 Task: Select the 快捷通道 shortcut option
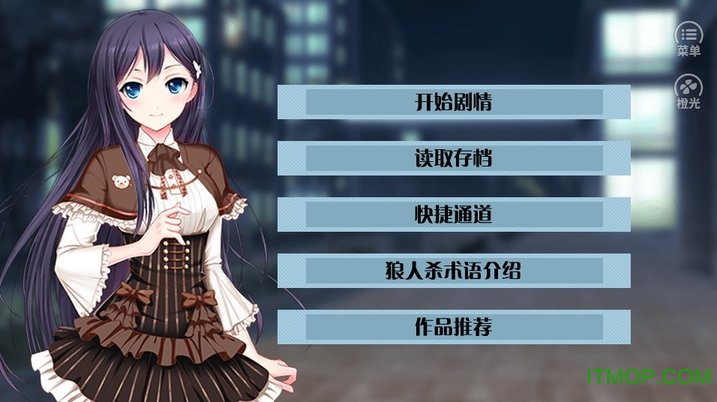click(453, 215)
